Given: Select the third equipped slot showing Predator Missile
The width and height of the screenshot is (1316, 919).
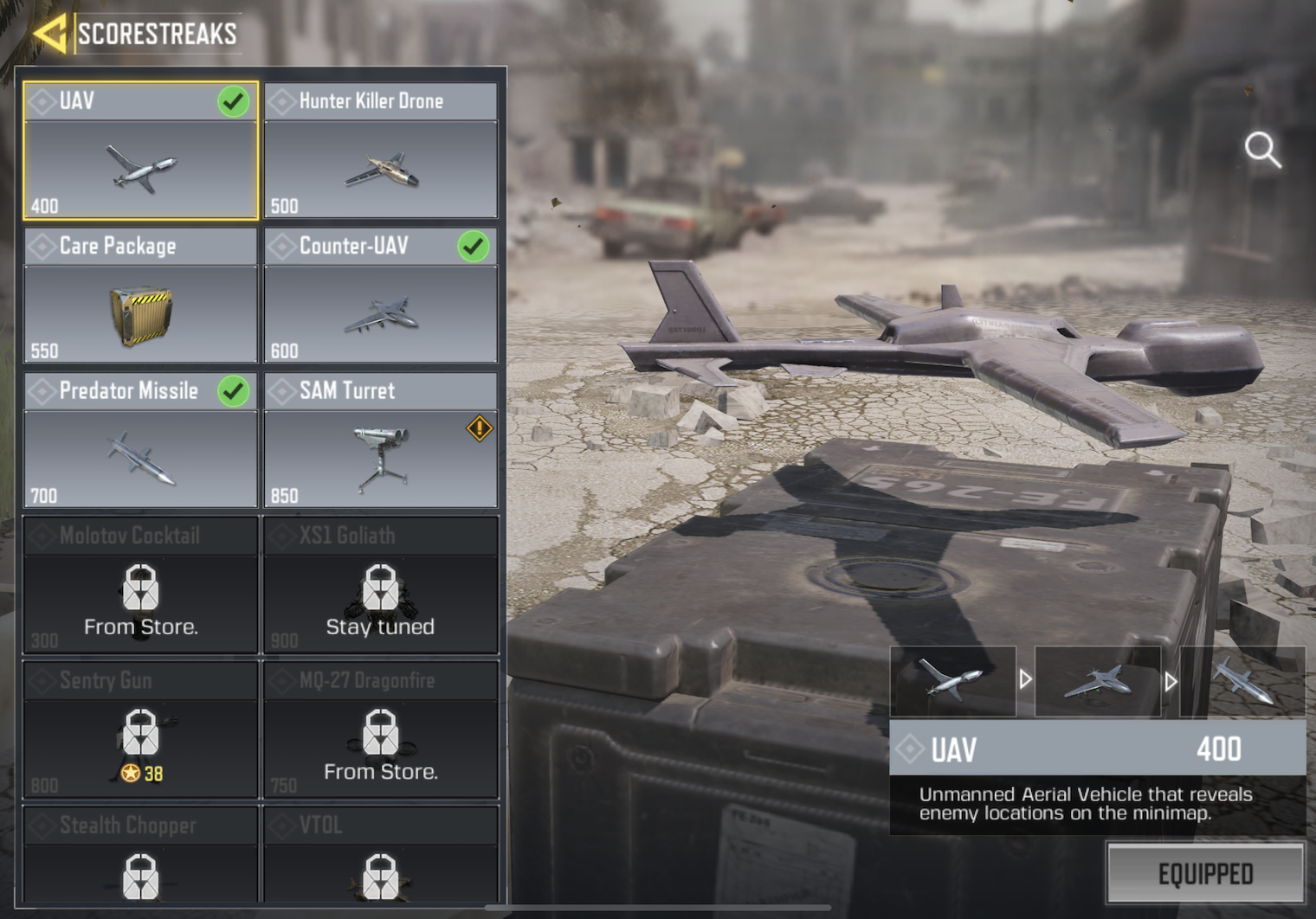Looking at the screenshot, I should point(1242,681).
